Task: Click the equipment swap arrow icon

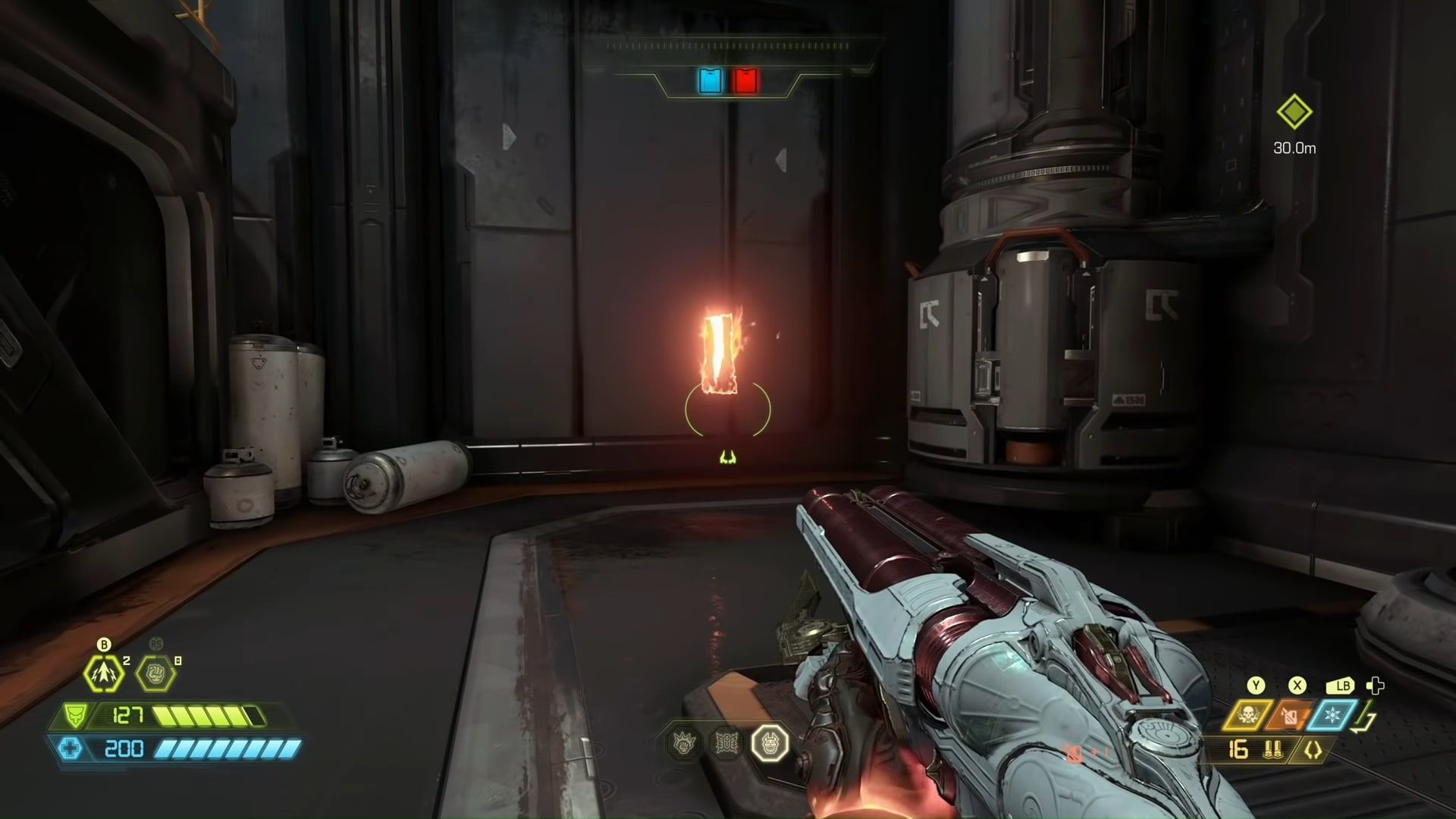Action: click(1368, 717)
